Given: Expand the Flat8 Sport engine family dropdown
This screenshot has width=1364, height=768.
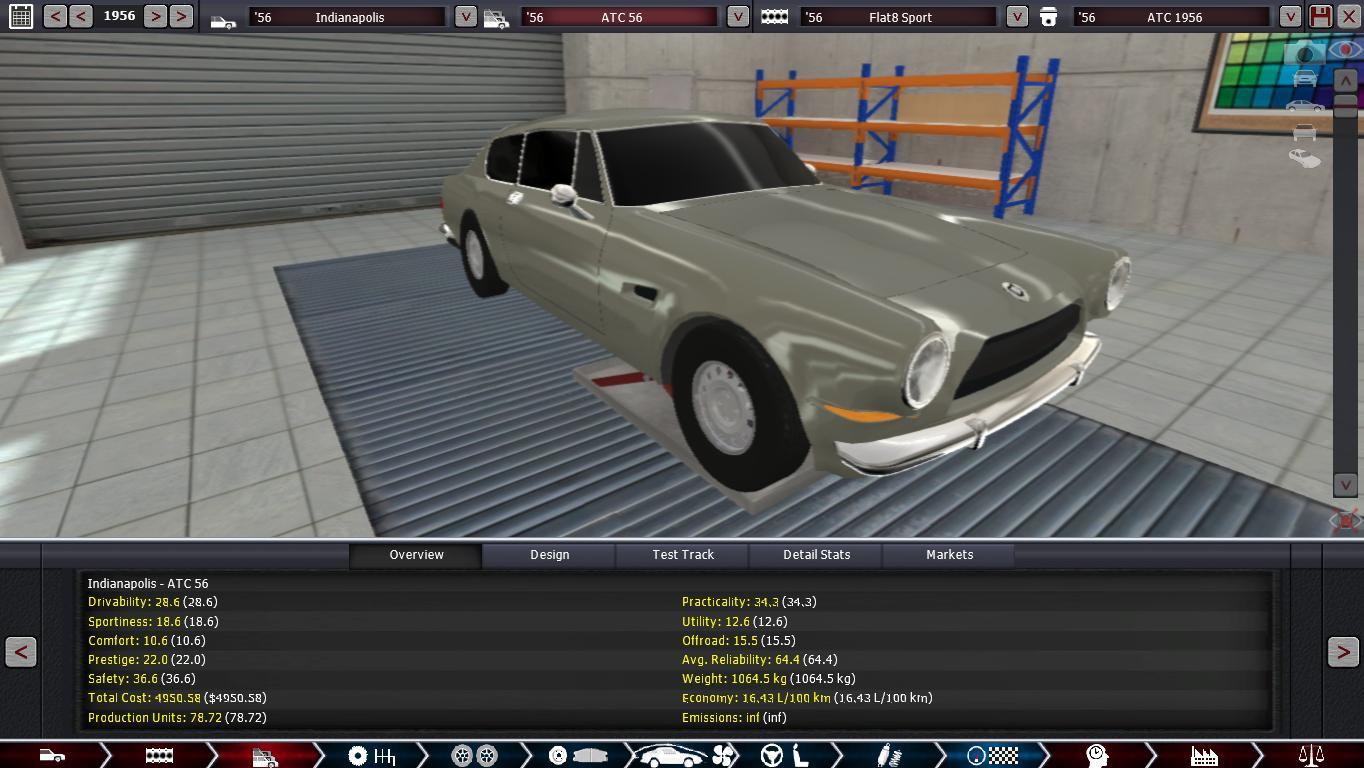Looking at the screenshot, I should click(x=1016, y=17).
